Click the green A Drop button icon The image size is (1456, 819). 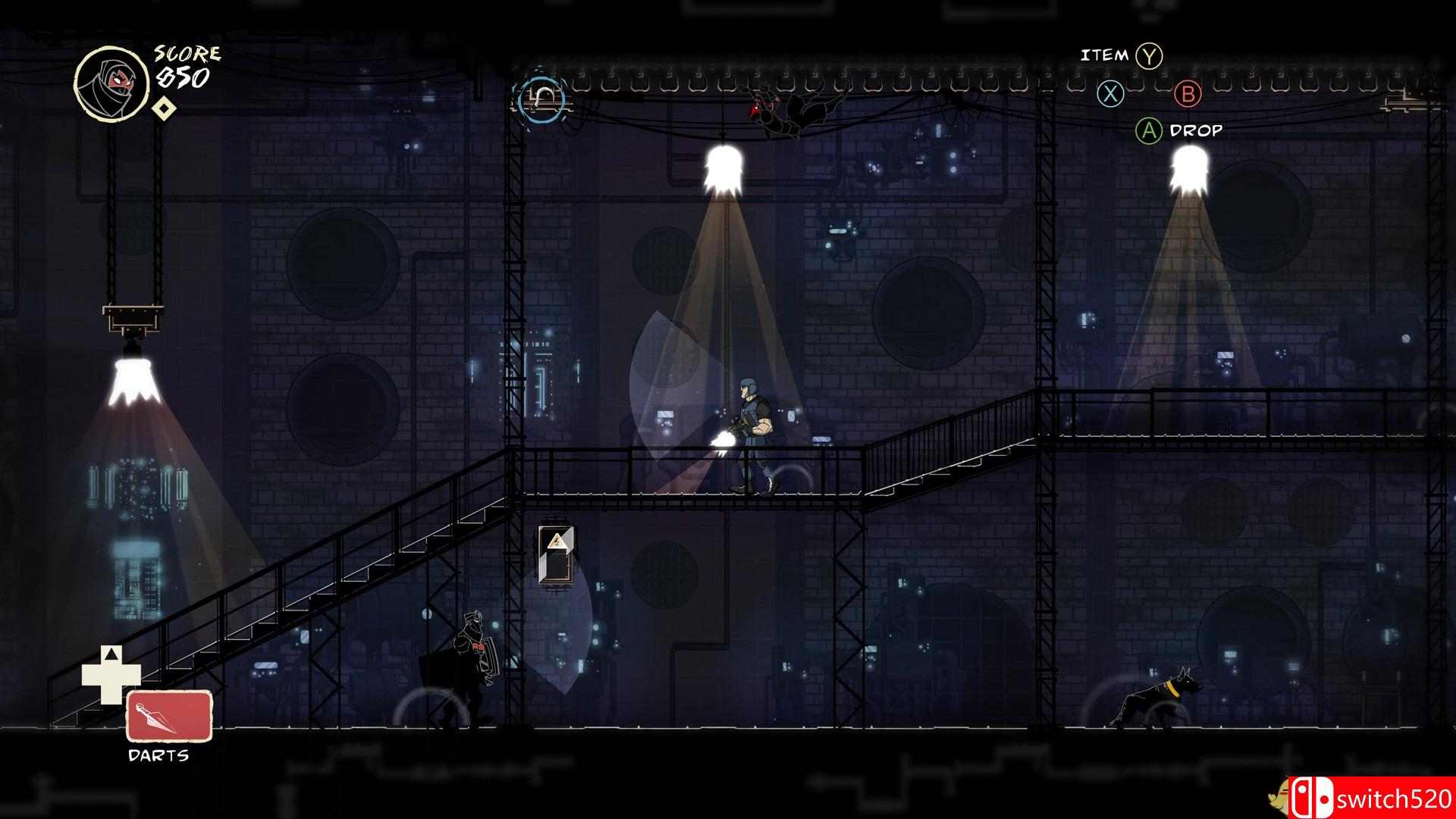(x=1147, y=130)
